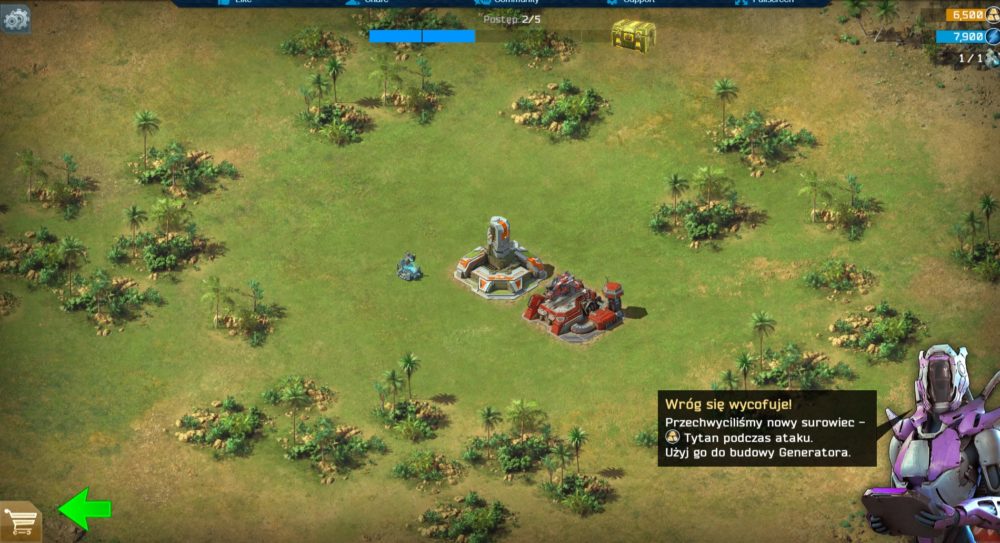Select the golden reward chest

coord(633,36)
